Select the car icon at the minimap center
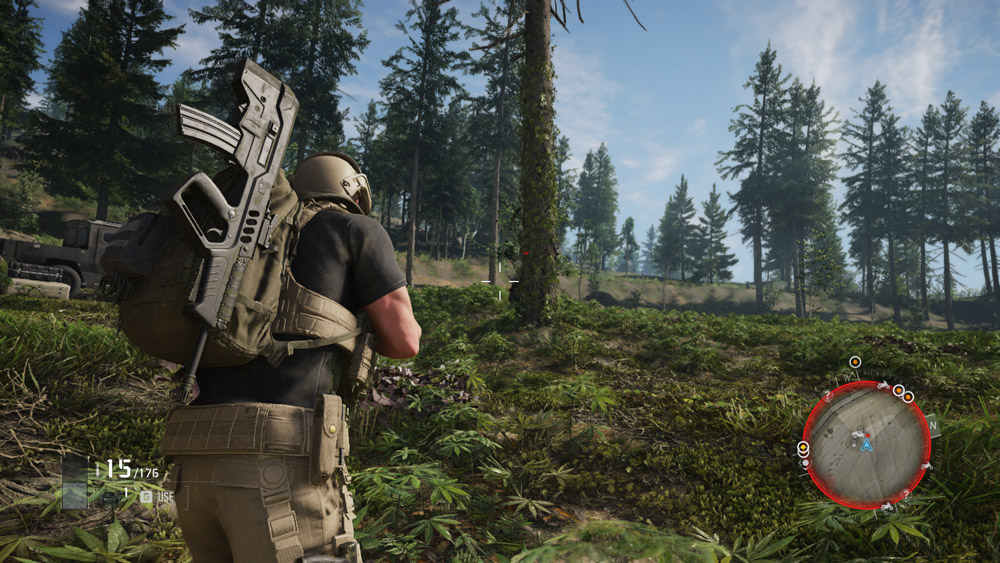 tap(857, 436)
